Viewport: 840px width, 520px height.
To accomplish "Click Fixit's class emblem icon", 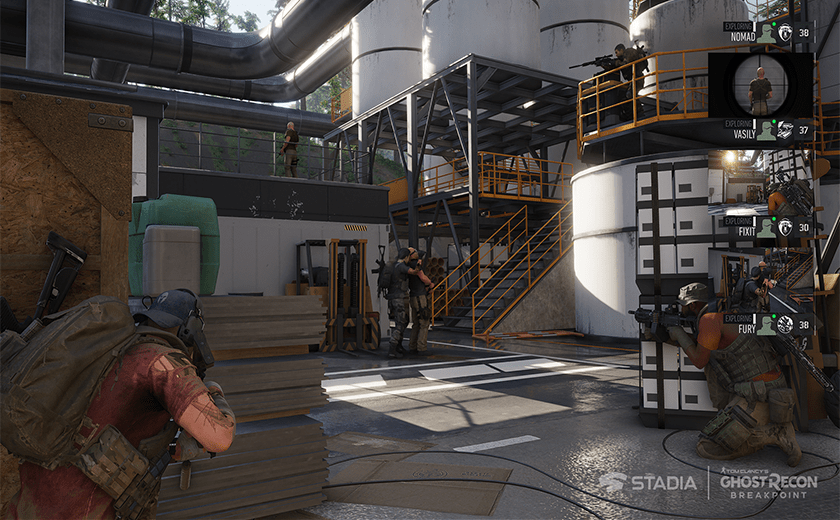I will point(785,227).
